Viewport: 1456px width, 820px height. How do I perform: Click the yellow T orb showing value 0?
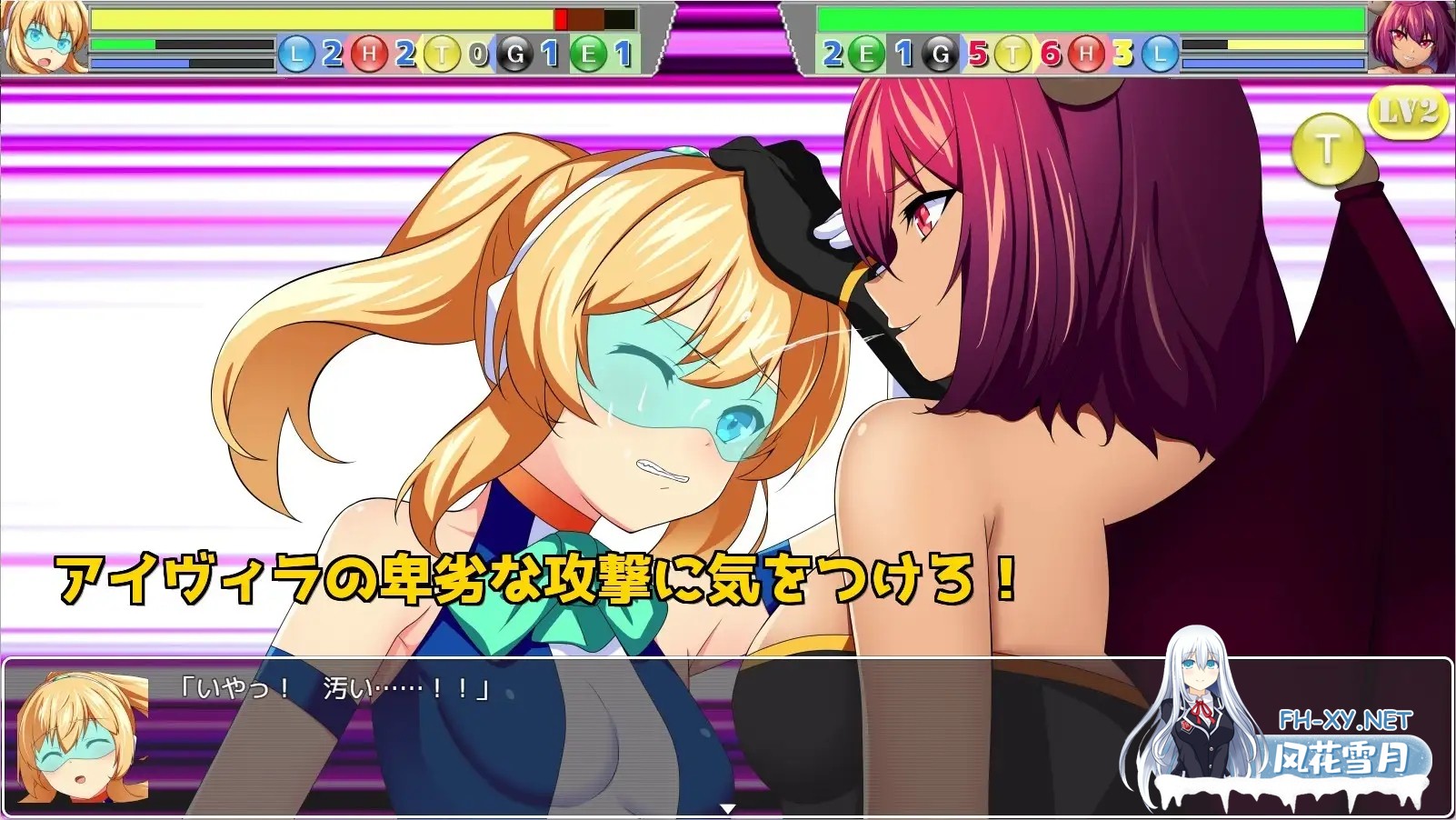pos(443,55)
